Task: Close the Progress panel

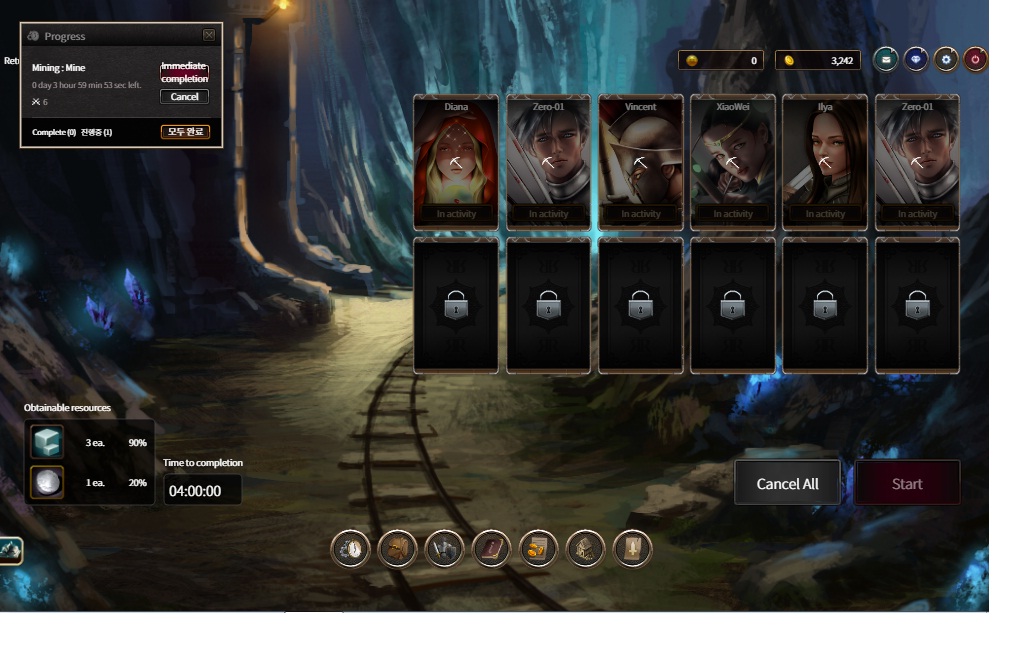Action: (209, 35)
